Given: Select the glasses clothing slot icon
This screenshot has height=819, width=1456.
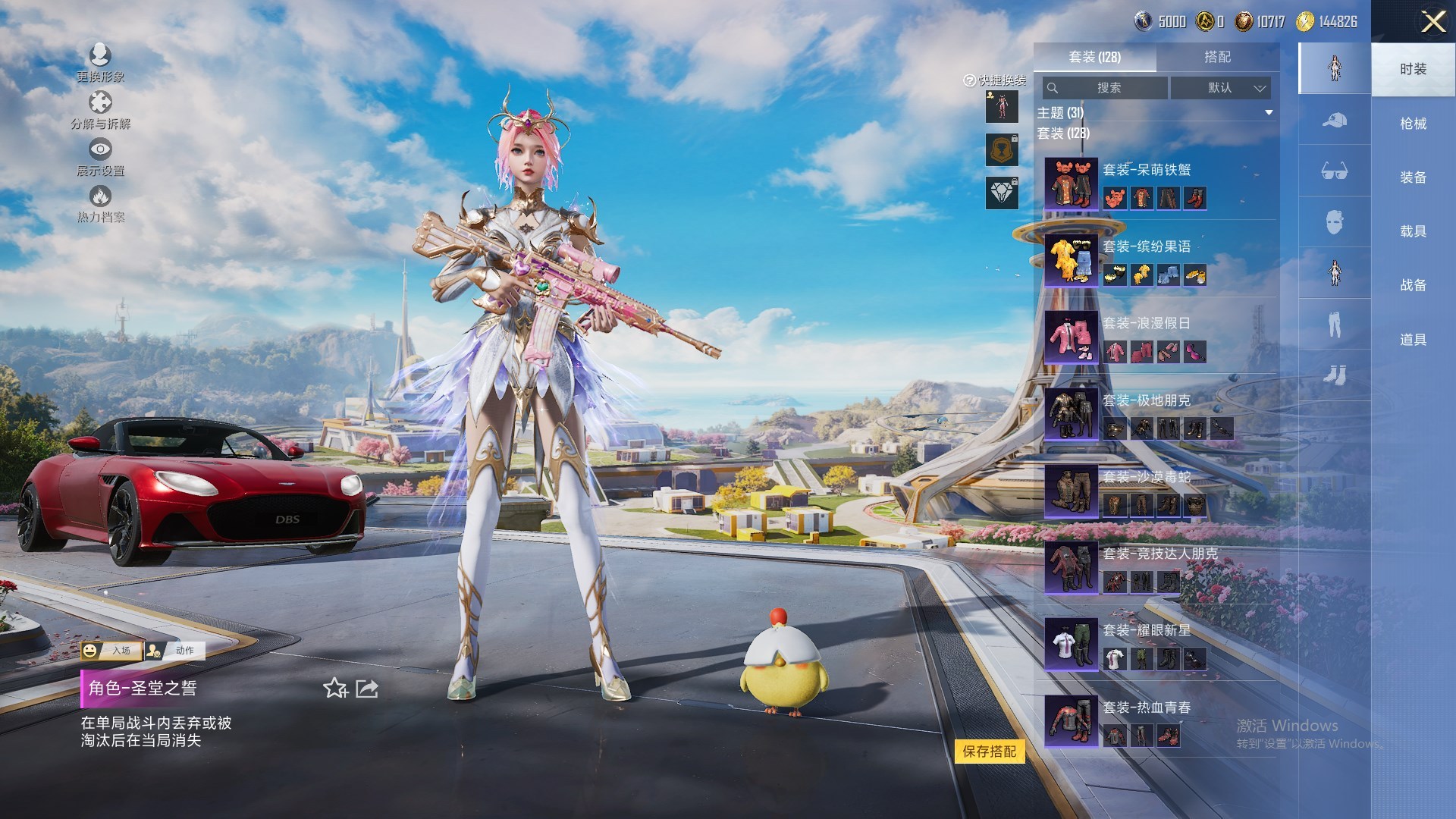Looking at the screenshot, I should coord(1334,171).
